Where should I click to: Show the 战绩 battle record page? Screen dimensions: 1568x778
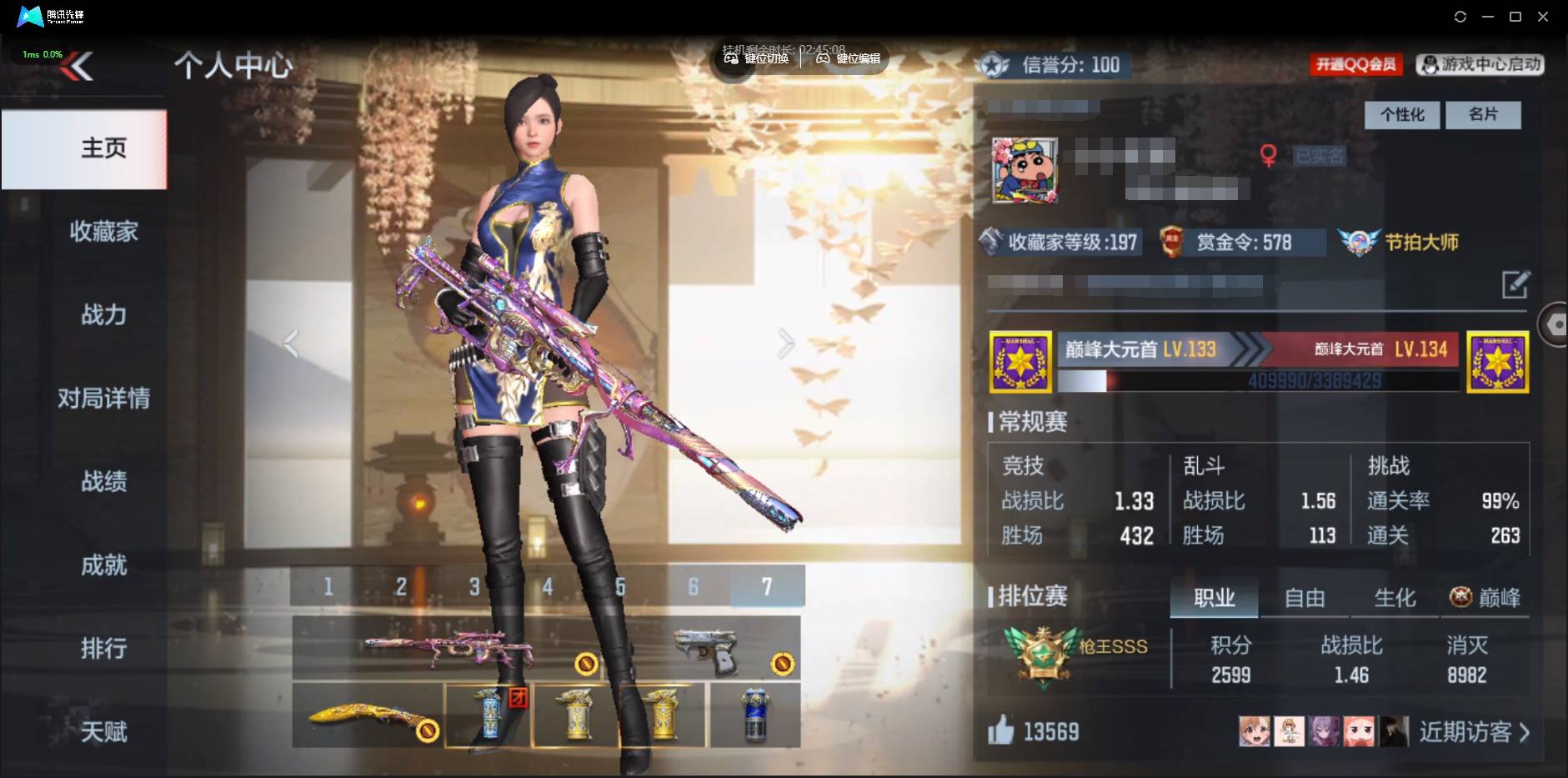click(x=103, y=481)
